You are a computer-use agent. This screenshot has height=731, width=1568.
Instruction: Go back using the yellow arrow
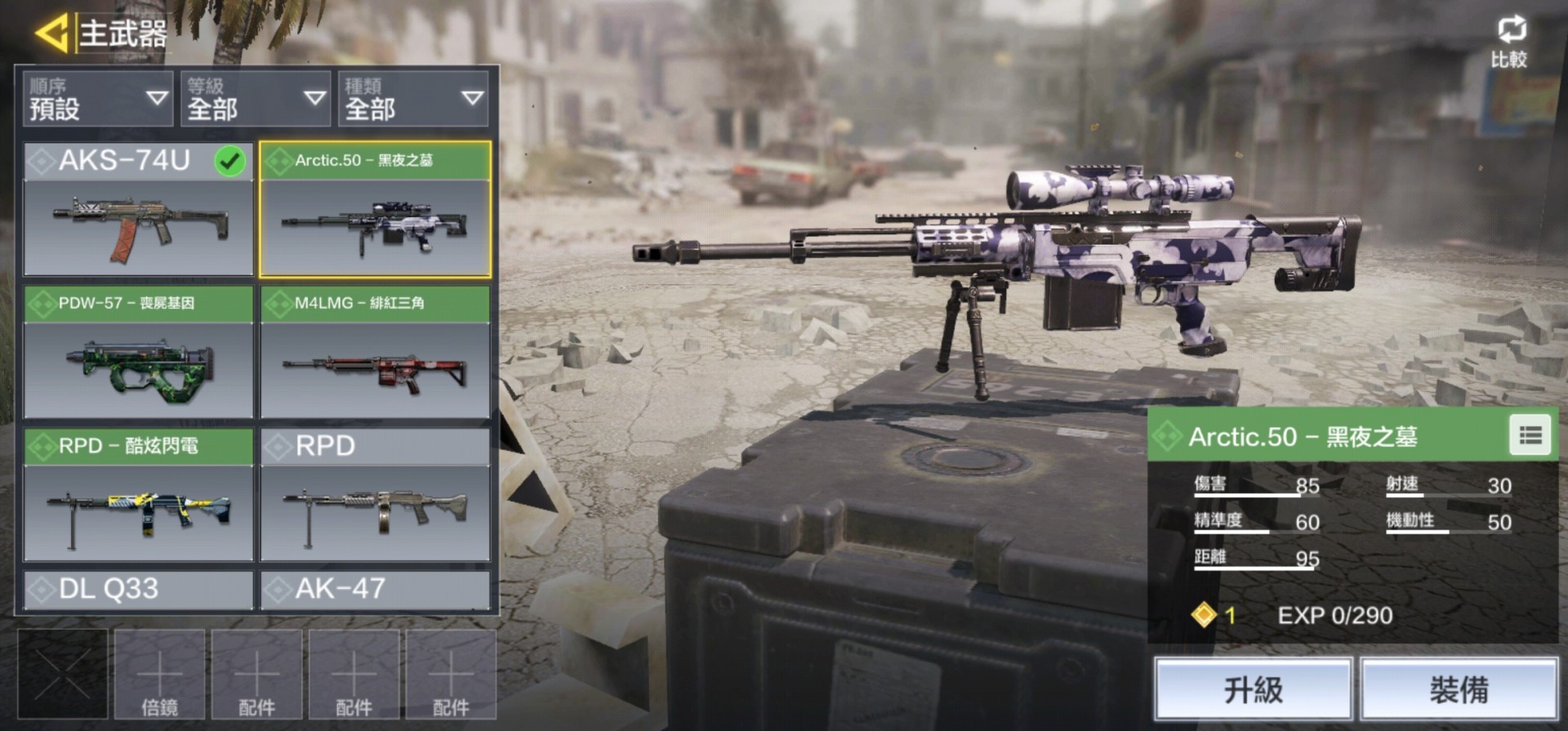51,33
